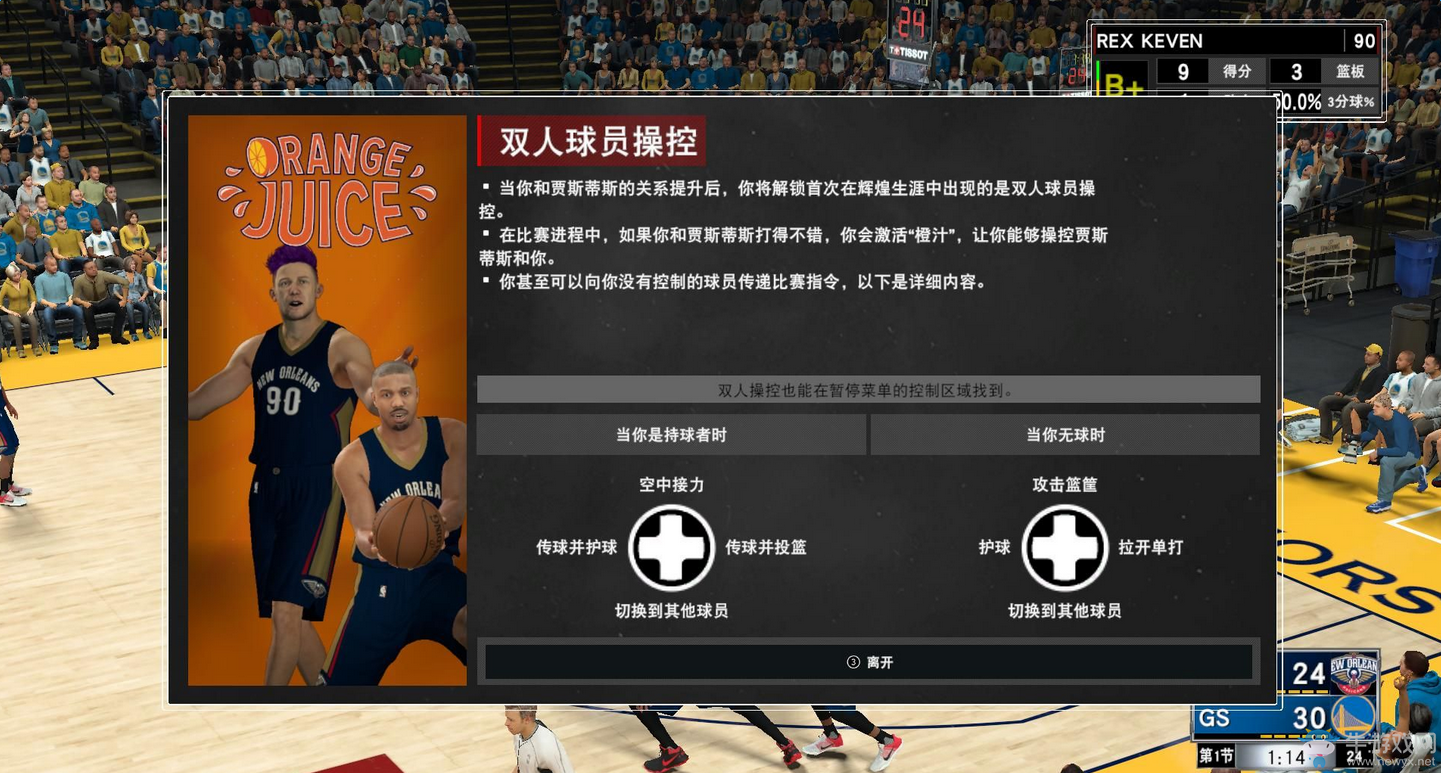Image resolution: width=1441 pixels, height=773 pixels.
Task: Switch to the 当你是持球者时 tab
Action: 672,434
